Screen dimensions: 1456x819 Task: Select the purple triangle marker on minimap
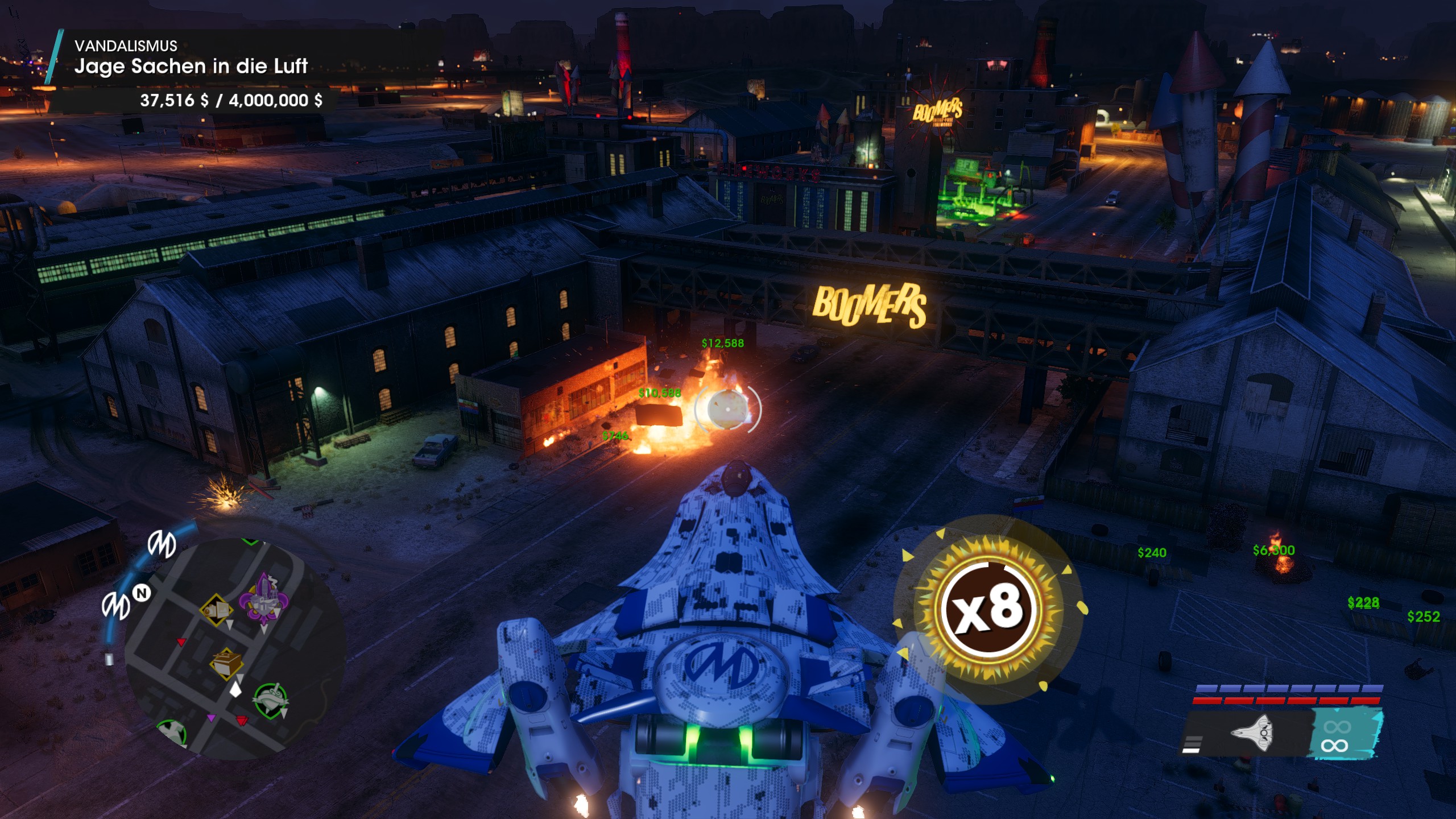pyautogui.click(x=212, y=718)
